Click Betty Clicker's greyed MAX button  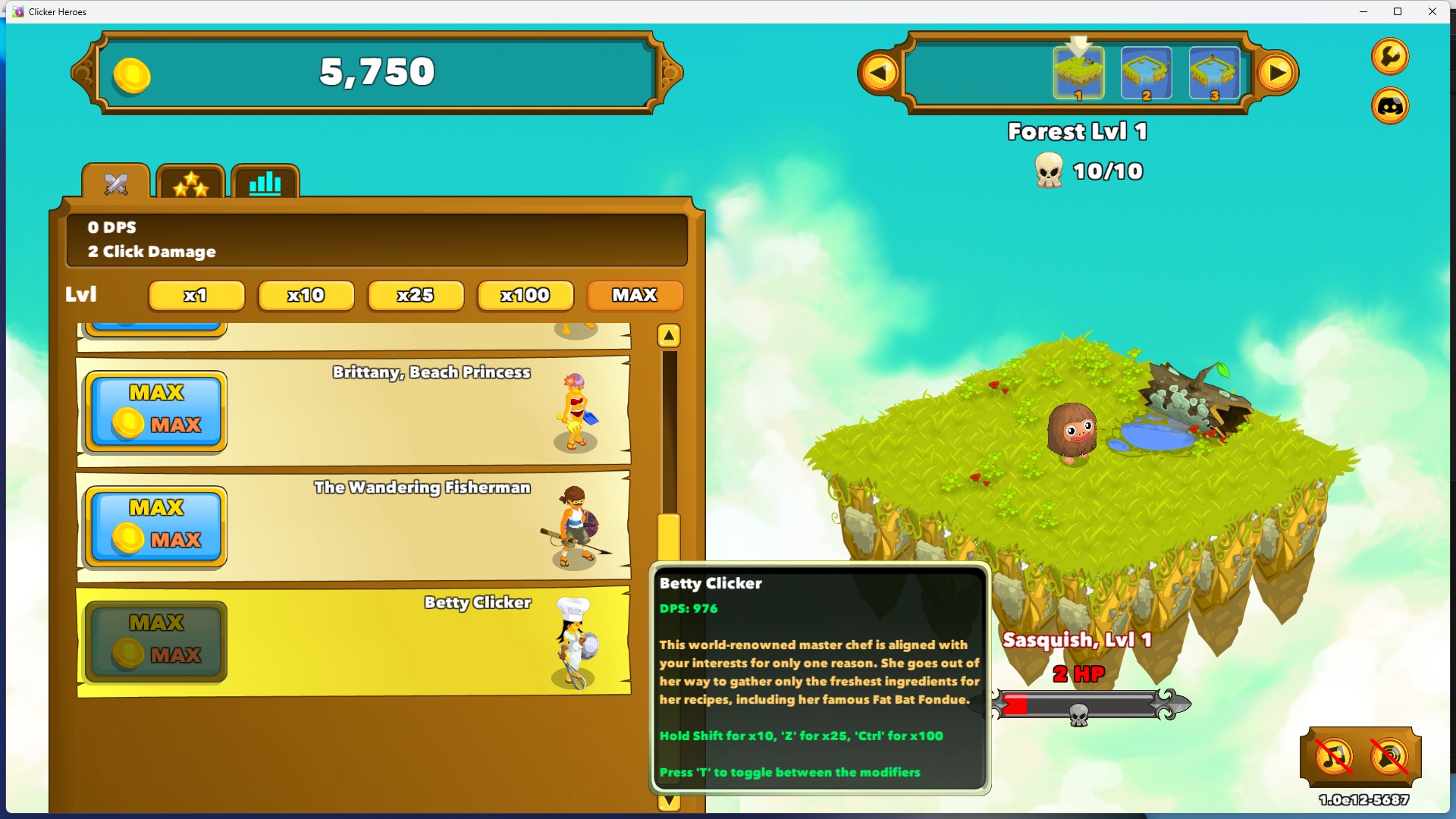pos(156,641)
